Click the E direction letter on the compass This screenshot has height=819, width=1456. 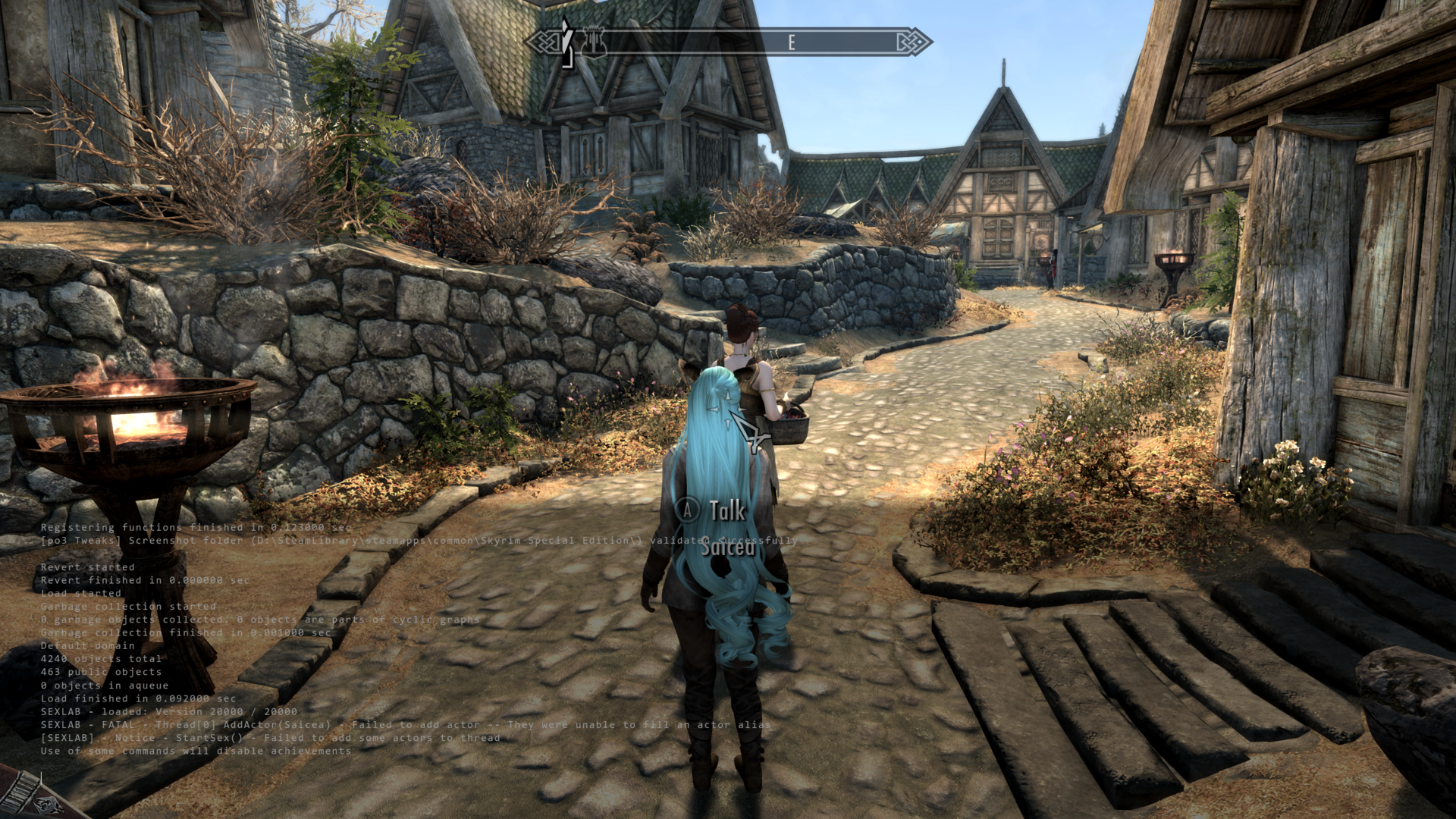pyautogui.click(x=792, y=41)
